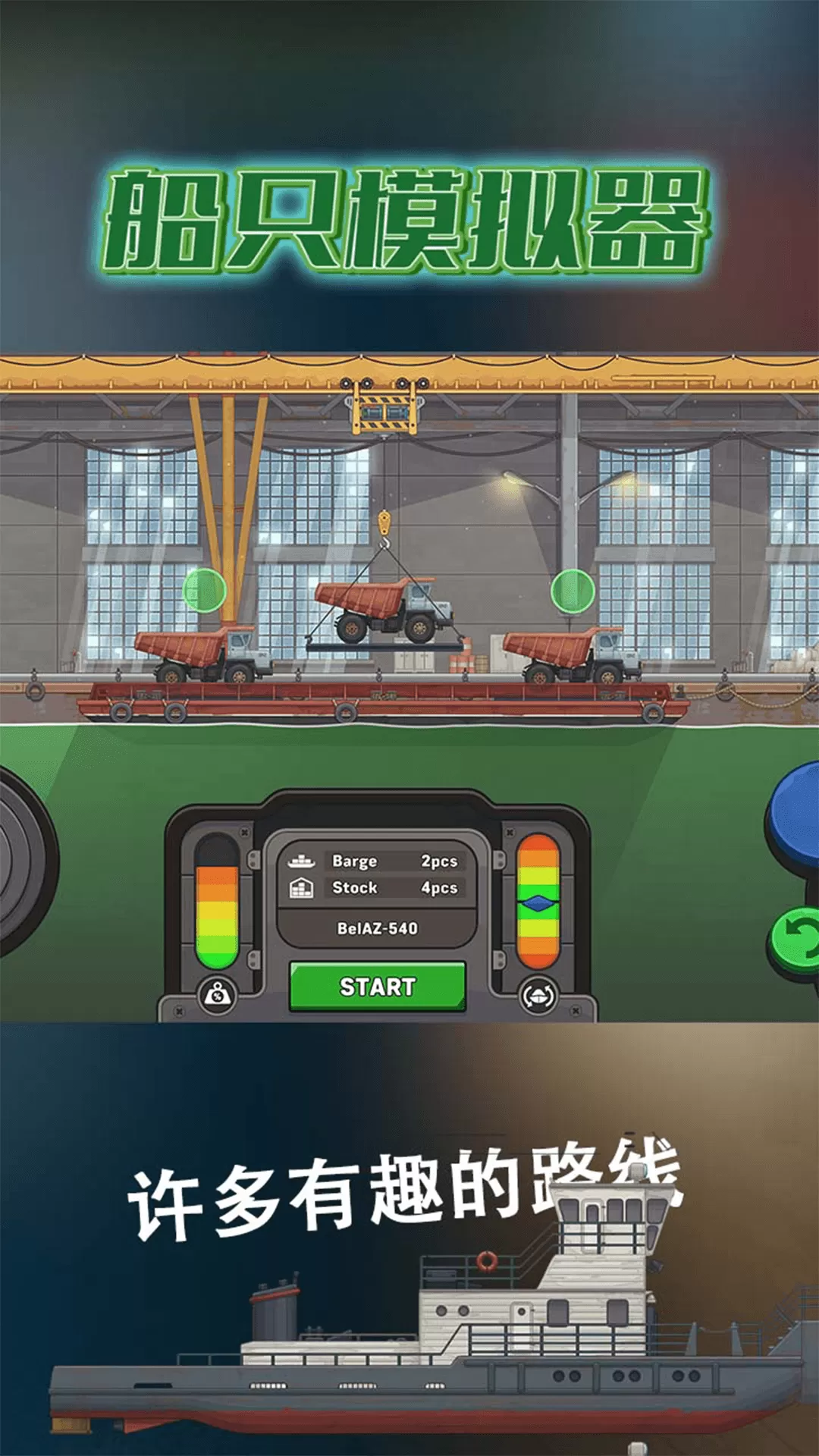
Task: Tap the ship balance icon
Action: pos(538,996)
